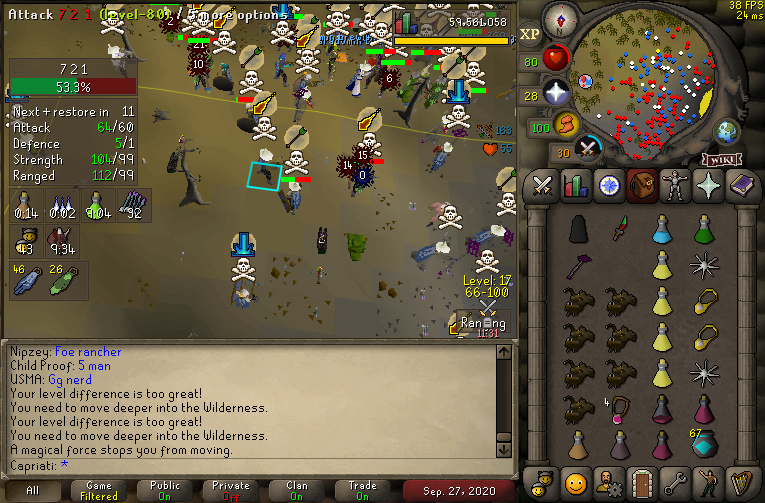The image size is (765, 503).
Task: Select the All chat filter tab
Action: coord(34,490)
